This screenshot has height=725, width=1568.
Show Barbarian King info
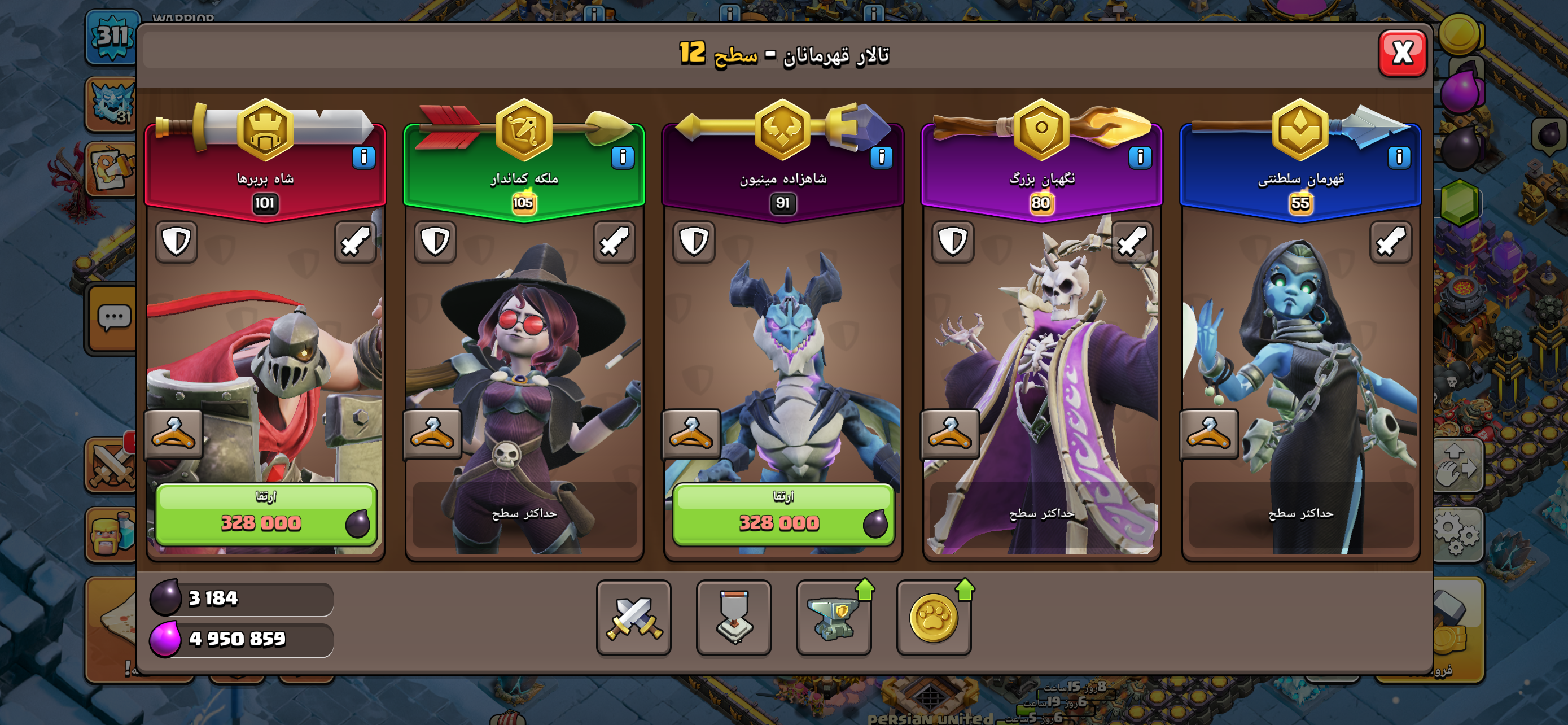(363, 157)
